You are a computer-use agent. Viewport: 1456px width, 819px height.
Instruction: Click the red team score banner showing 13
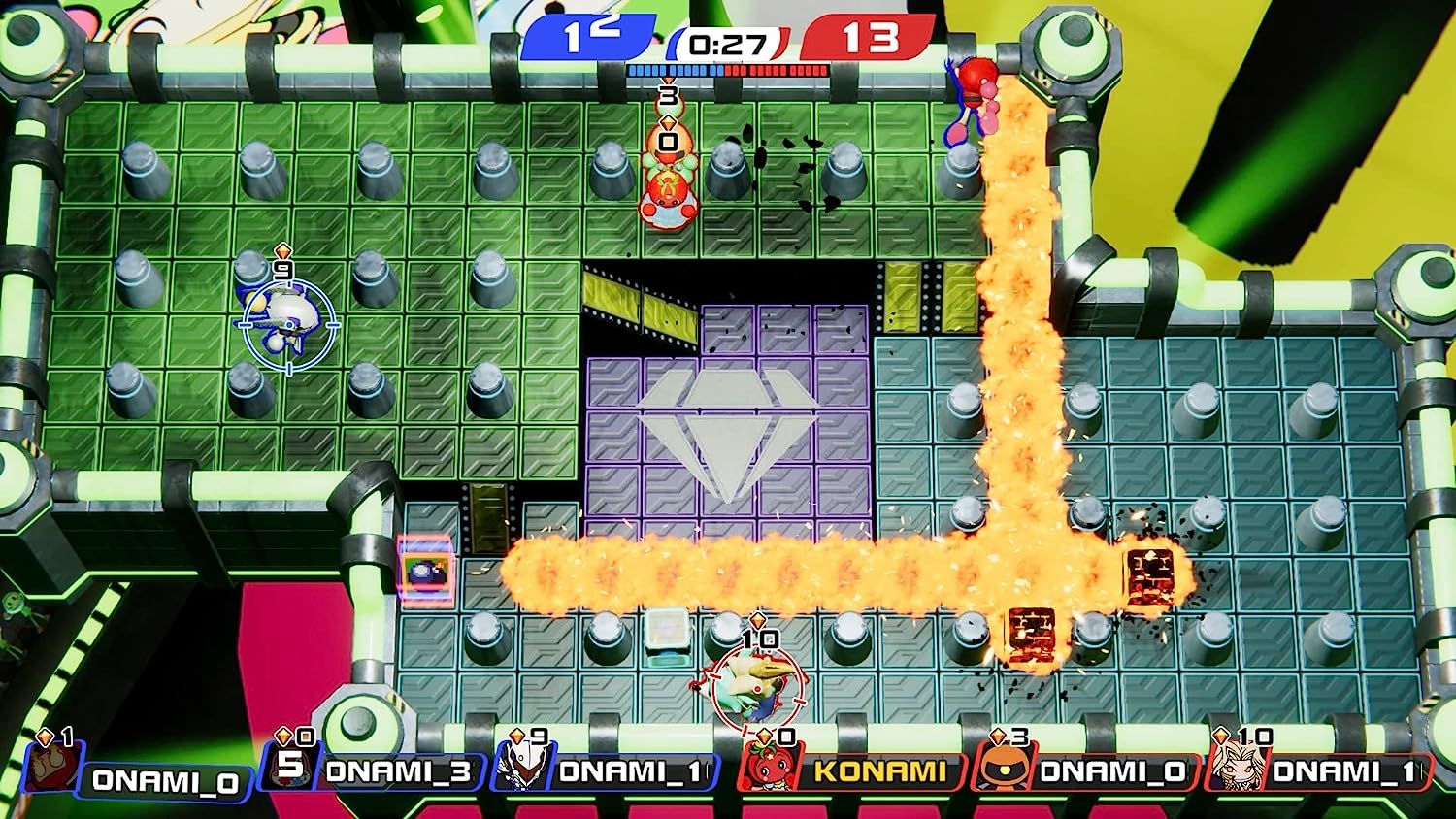pyautogui.click(x=869, y=37)
